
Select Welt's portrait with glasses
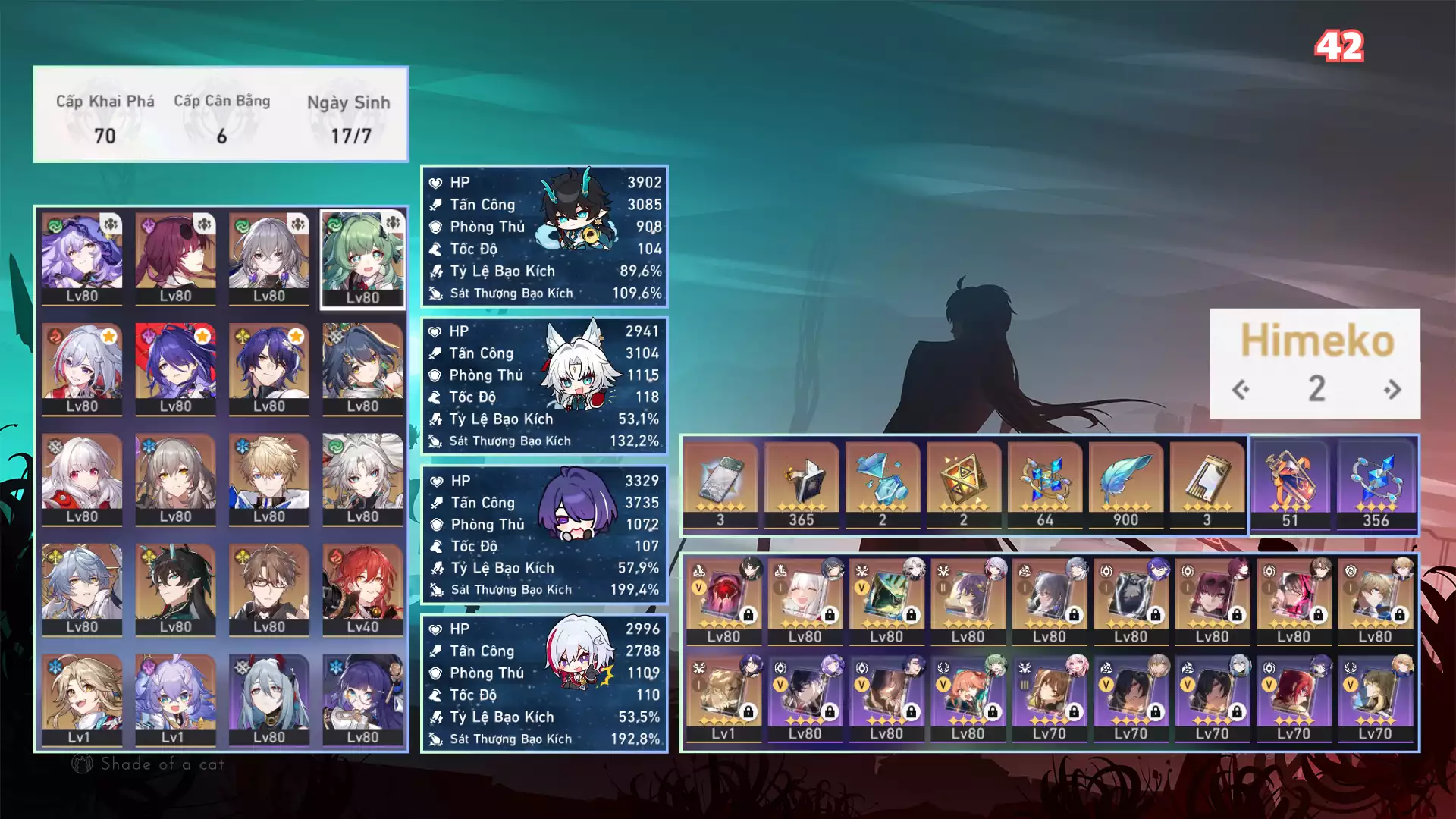[x=269, y=589]
